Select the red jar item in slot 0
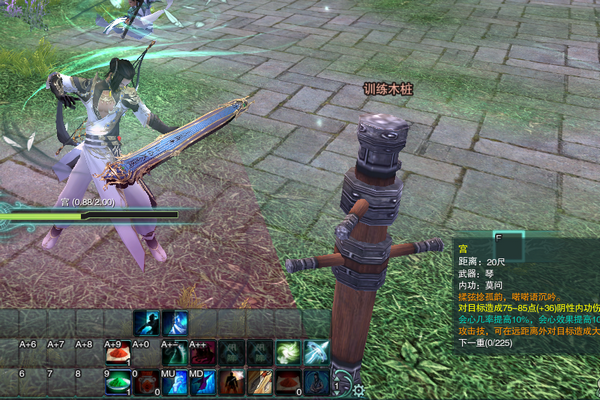 (x=146, y=383)
